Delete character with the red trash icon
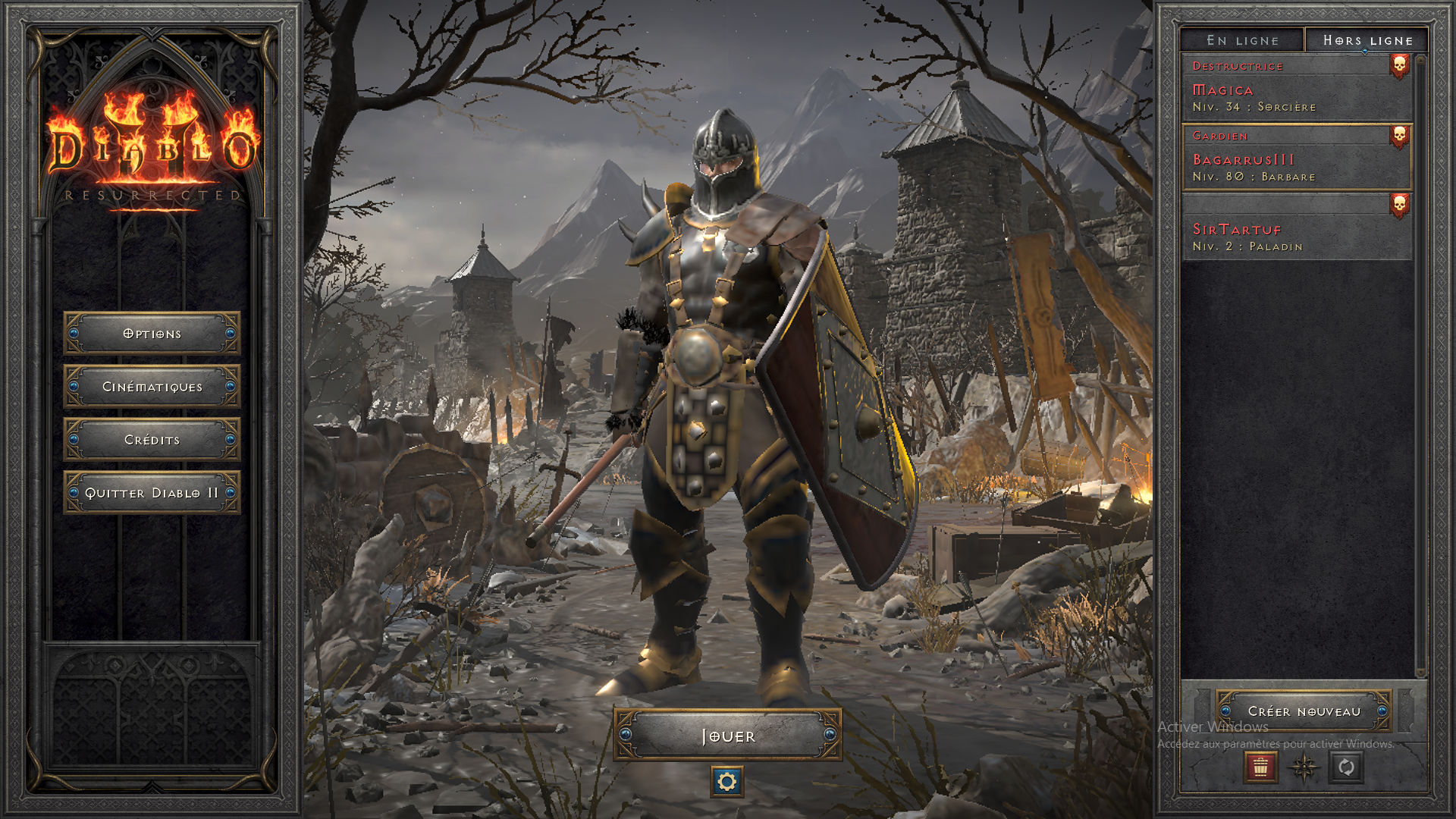The image size is (1456, 819). coord(1260,767)
